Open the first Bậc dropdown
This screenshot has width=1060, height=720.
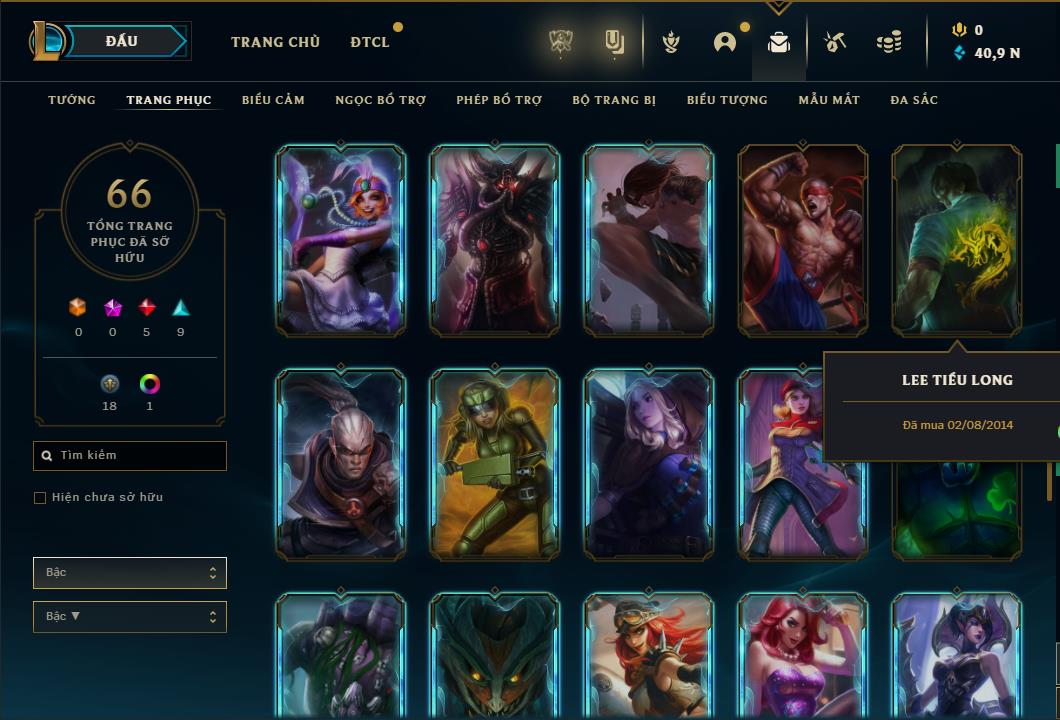130,573
